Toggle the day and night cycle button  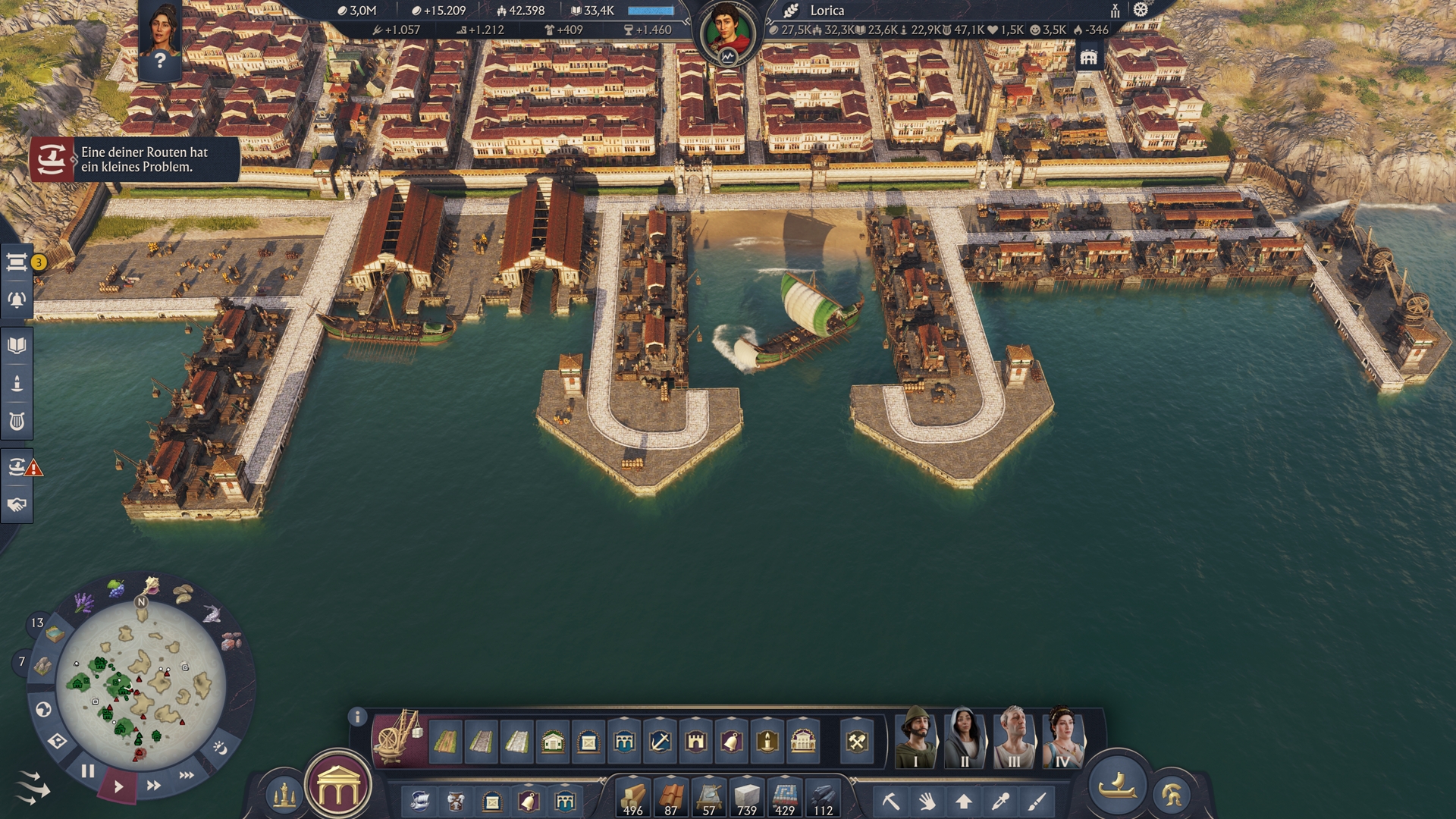220,748
